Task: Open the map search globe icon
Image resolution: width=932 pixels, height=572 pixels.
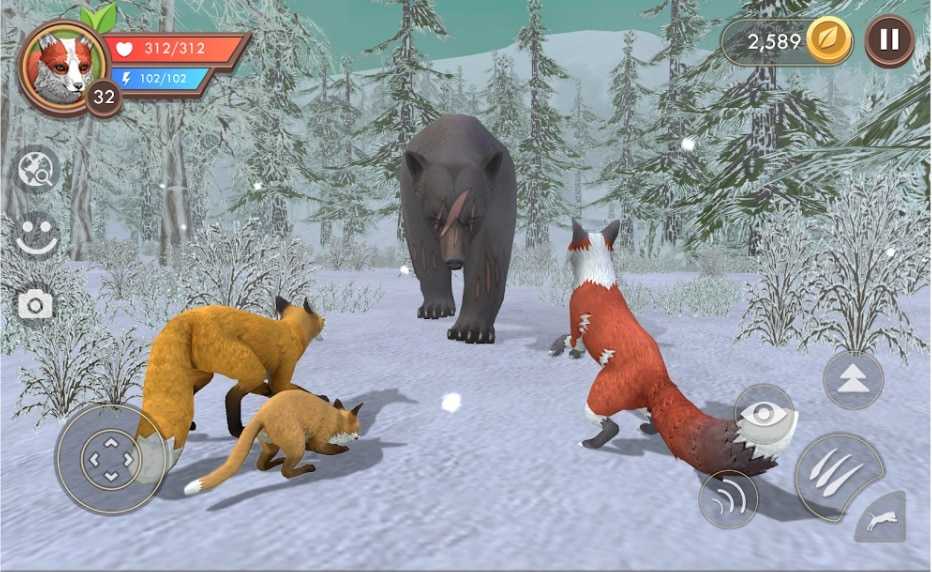Action: (38, 170)
